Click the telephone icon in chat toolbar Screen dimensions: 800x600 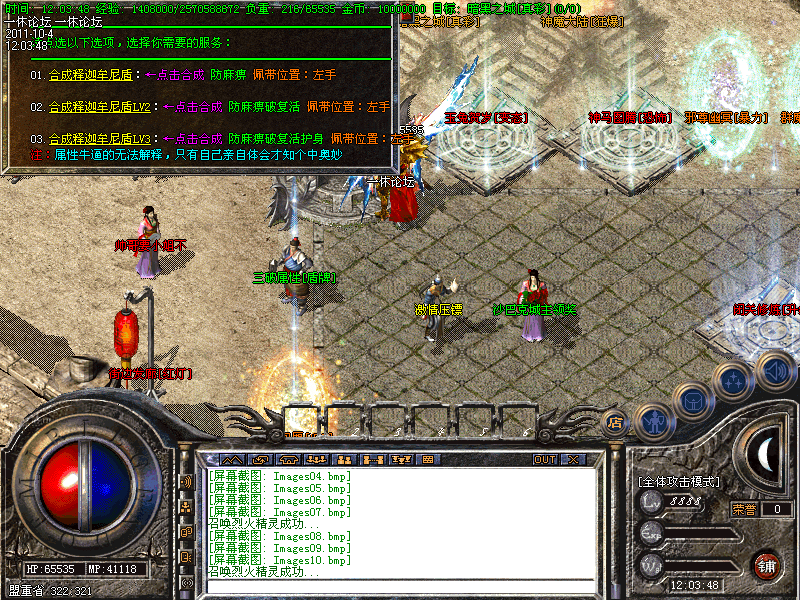[289, 460]
